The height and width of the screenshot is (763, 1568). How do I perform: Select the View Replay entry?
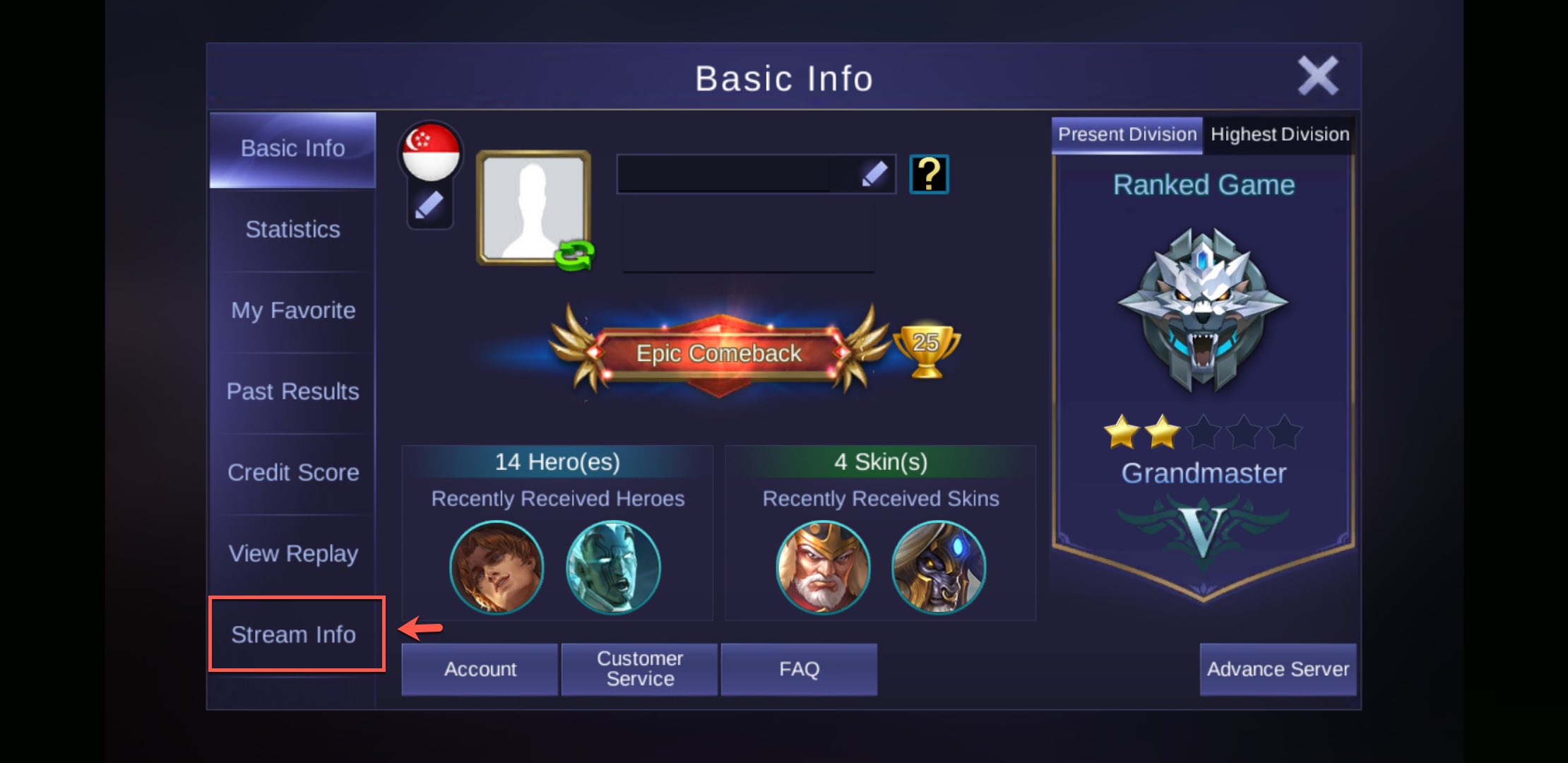[292, 554]
